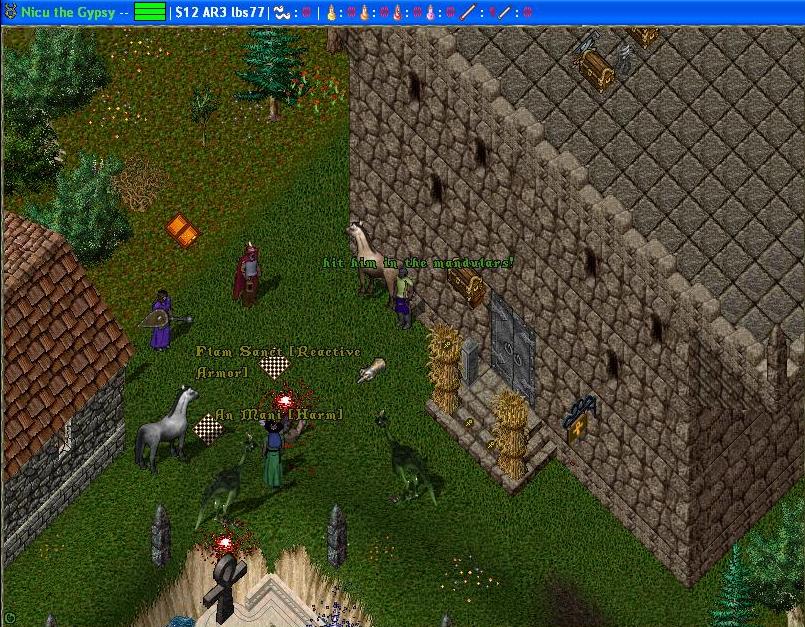
Task: Open the window menu icon beside Nicu the Gypsy
Action: (10, 12)
